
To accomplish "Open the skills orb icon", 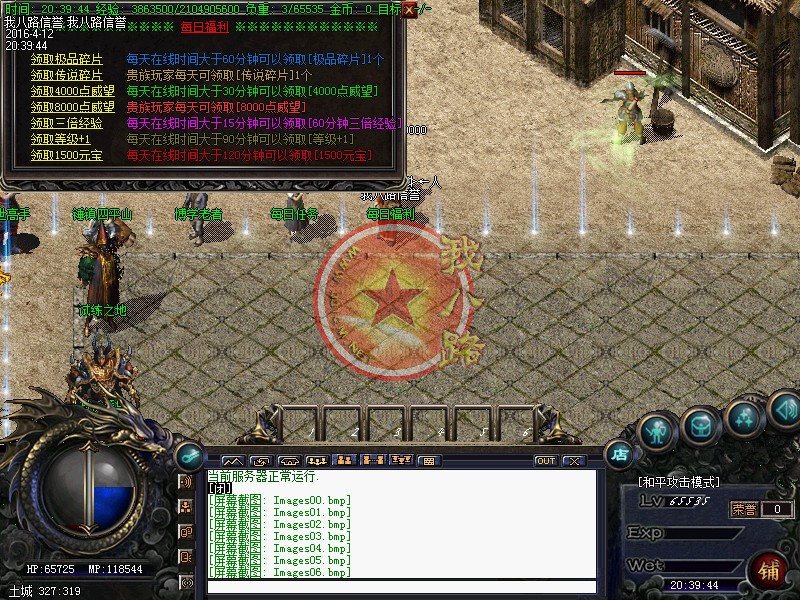I will coord(744,415).
